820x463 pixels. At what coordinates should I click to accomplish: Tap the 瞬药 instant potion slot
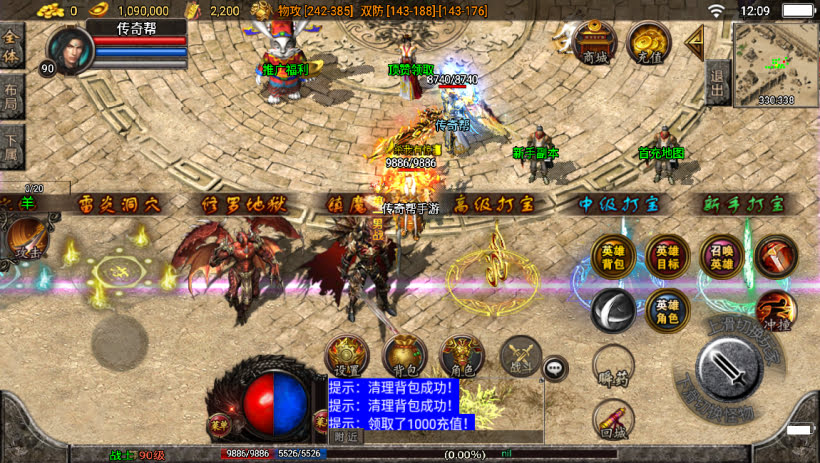point(612,365)
